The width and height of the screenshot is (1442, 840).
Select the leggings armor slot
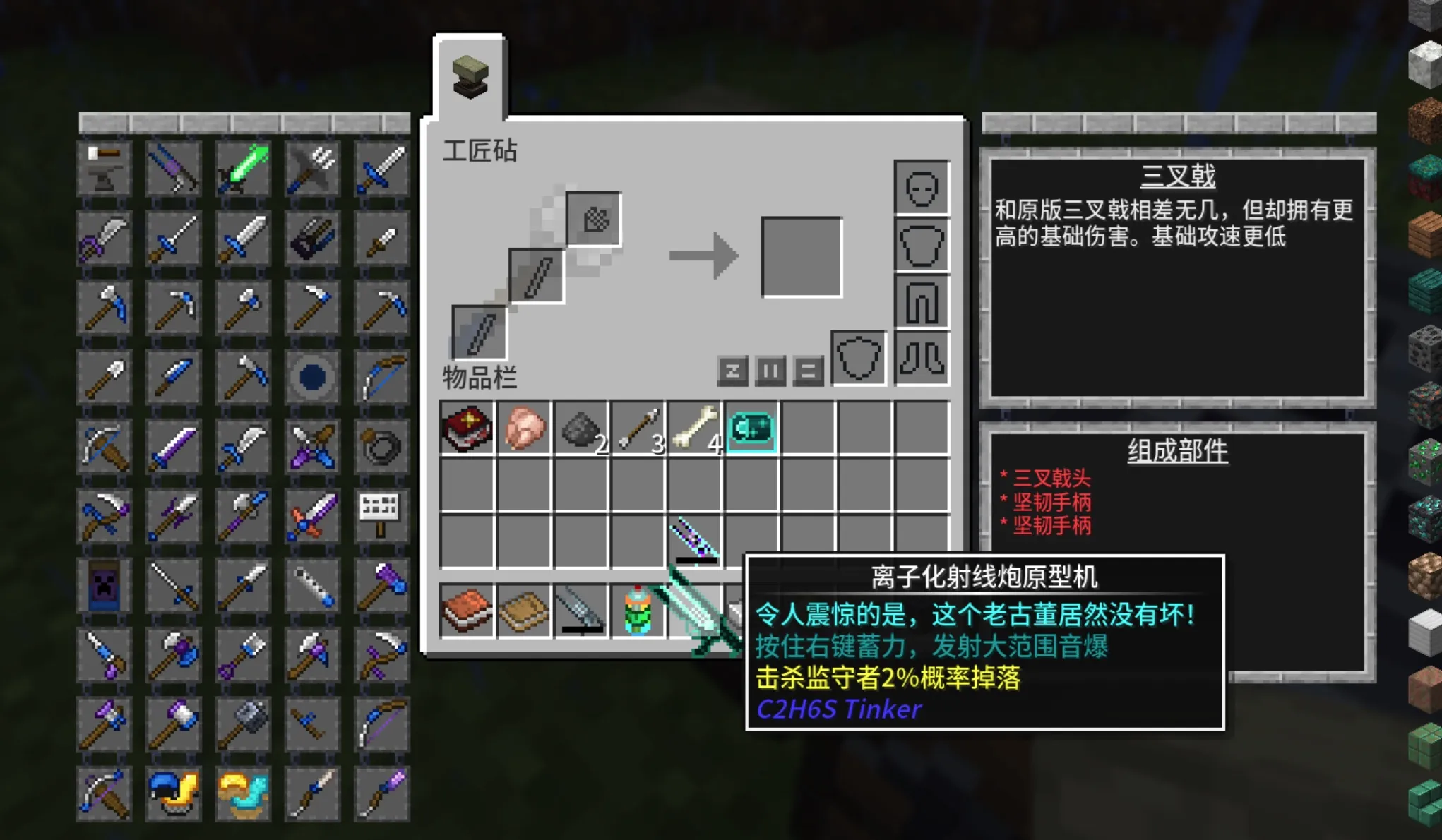922,301
